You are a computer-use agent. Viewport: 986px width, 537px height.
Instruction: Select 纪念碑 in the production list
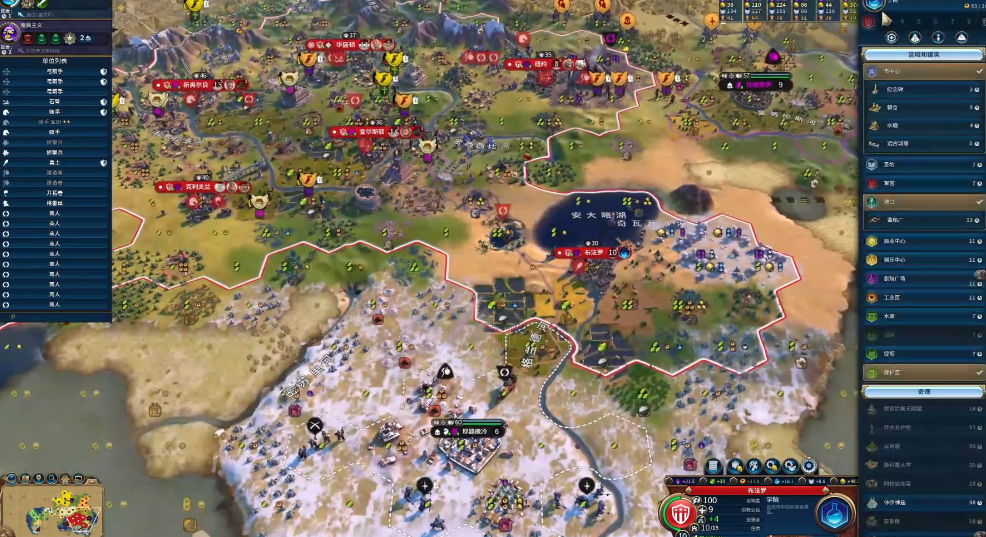(922, 90)
